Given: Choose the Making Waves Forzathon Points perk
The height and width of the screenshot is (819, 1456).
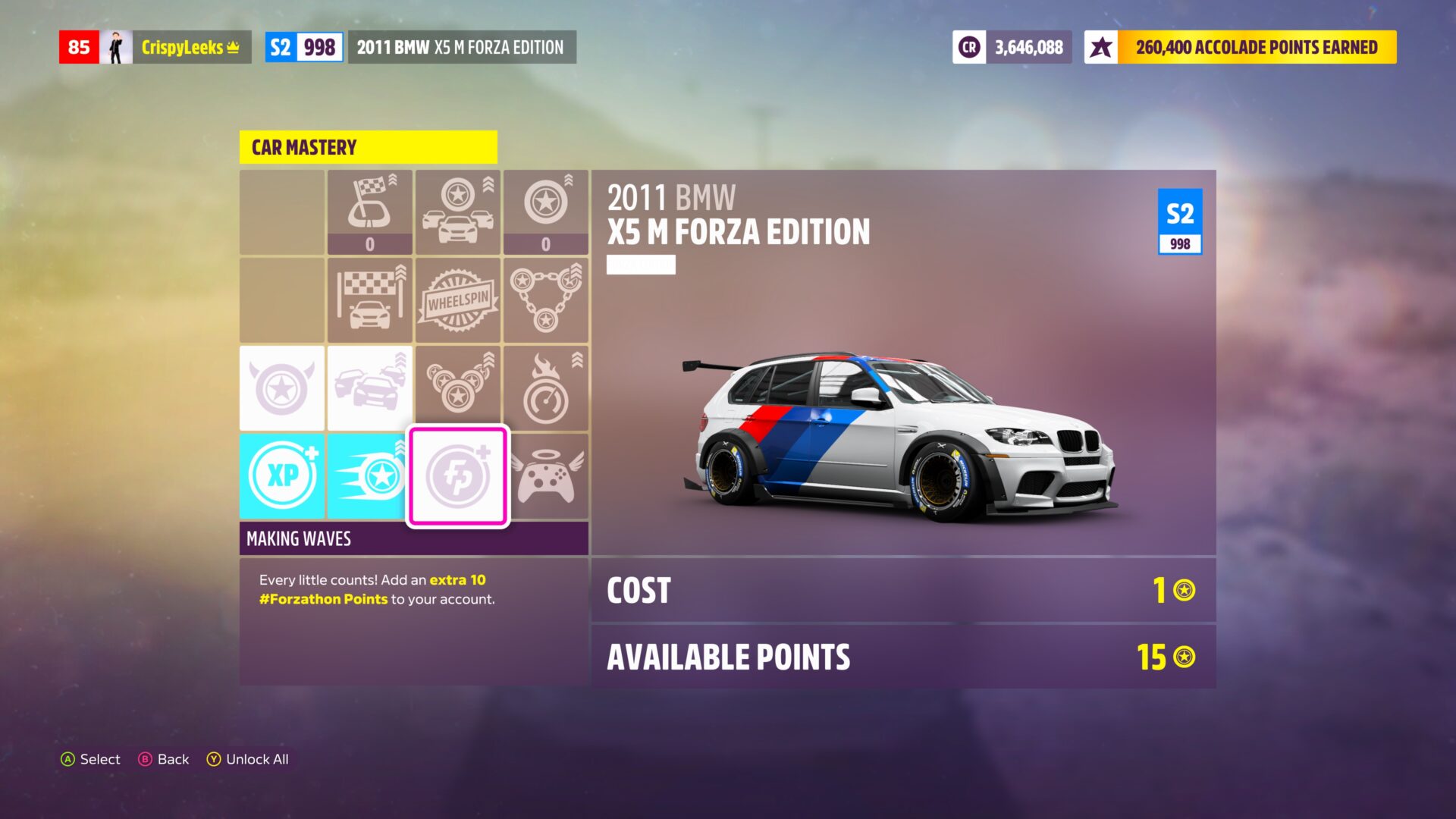Looking at the screenshot, I should tap(457, 476).
